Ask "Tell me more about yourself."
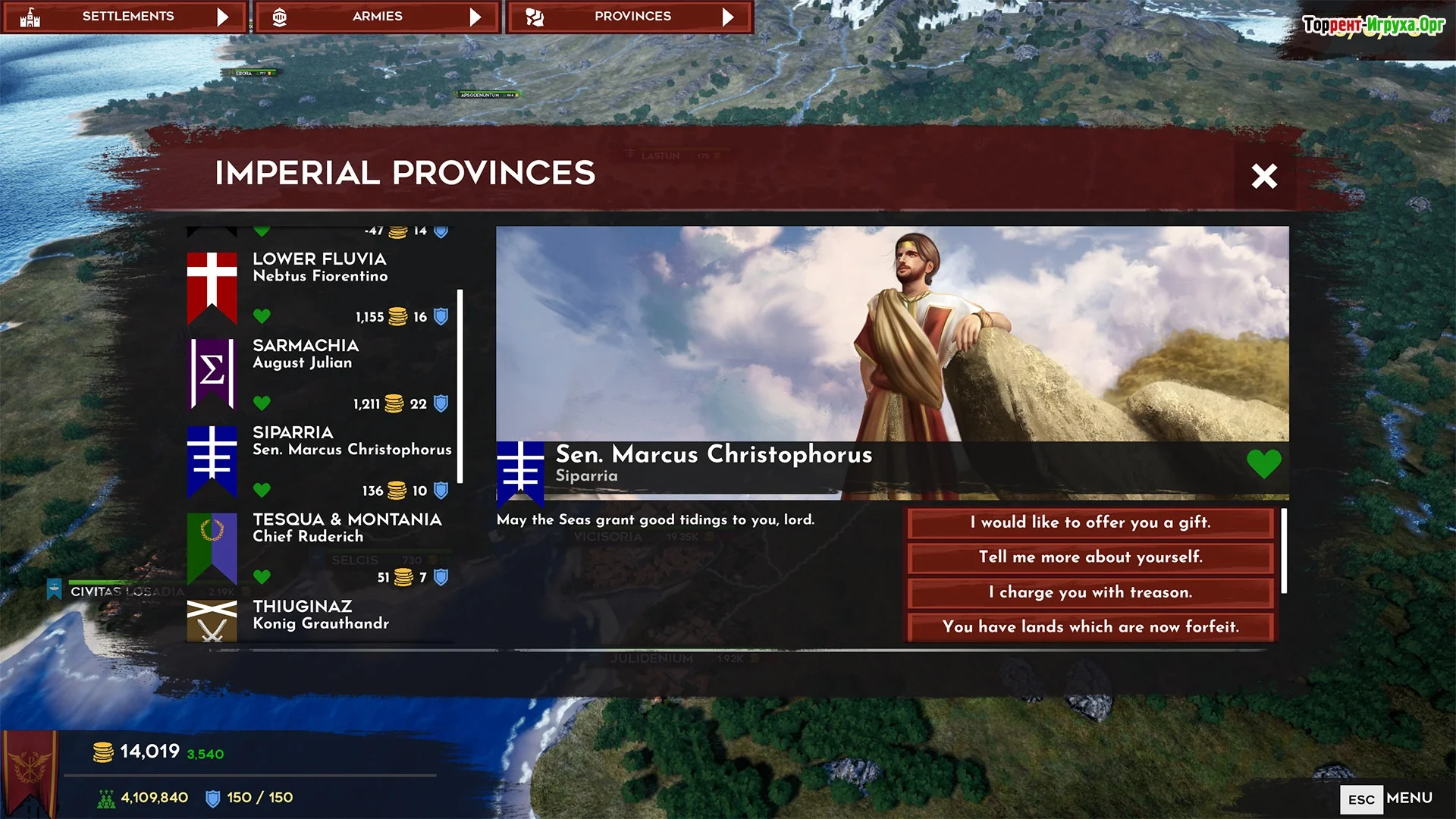The height and width of the screenshot is (819, 1456). pyautogui.click(x=1090, y=557)
